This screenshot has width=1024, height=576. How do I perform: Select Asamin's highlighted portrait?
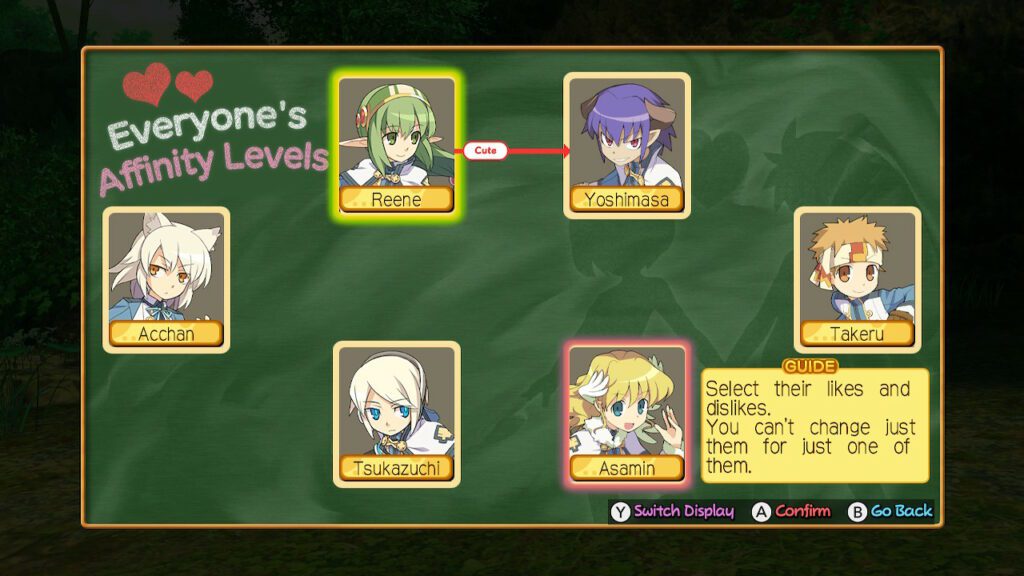(627, 412)
